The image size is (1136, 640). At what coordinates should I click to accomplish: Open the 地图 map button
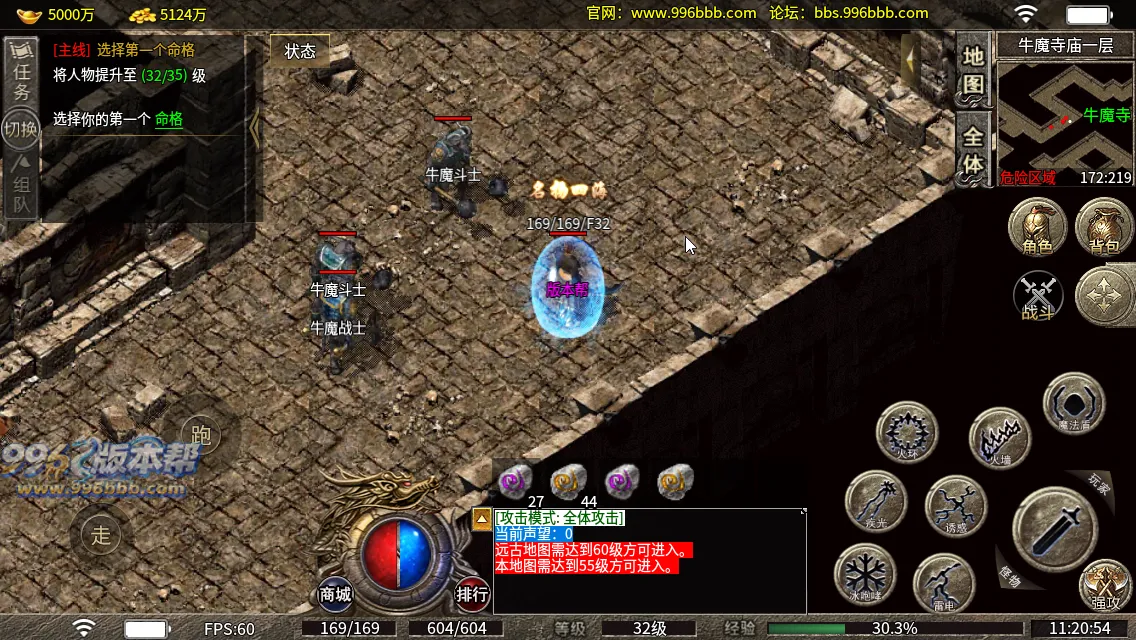973,69
